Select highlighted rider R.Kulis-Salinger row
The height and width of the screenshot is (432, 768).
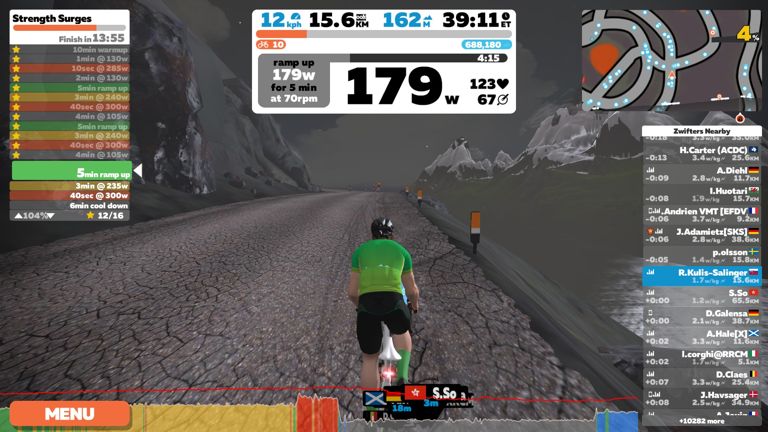(x=700, y=276)
